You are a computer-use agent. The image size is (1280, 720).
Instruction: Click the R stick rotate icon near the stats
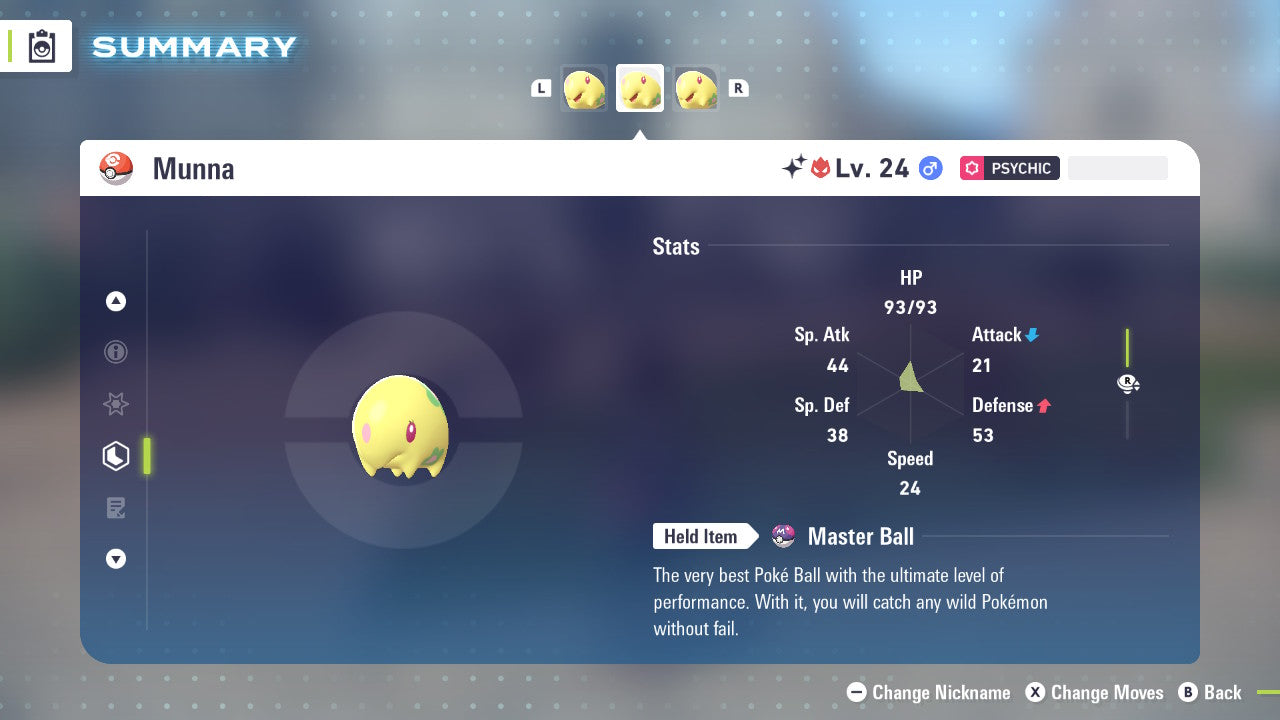[x=1128, y=383]
